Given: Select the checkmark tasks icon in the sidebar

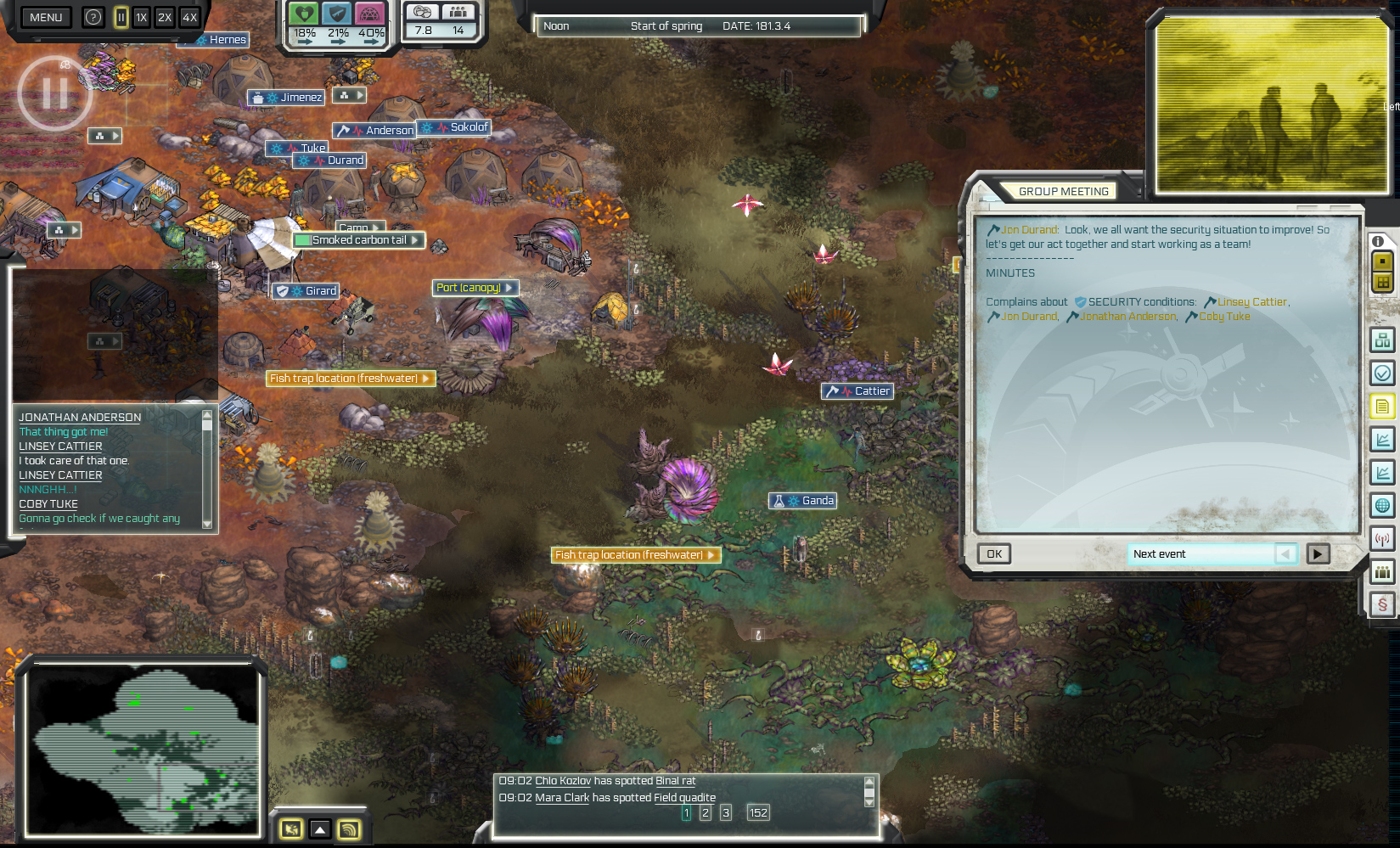Looking at the screenshot, I should click(1383, 373).
